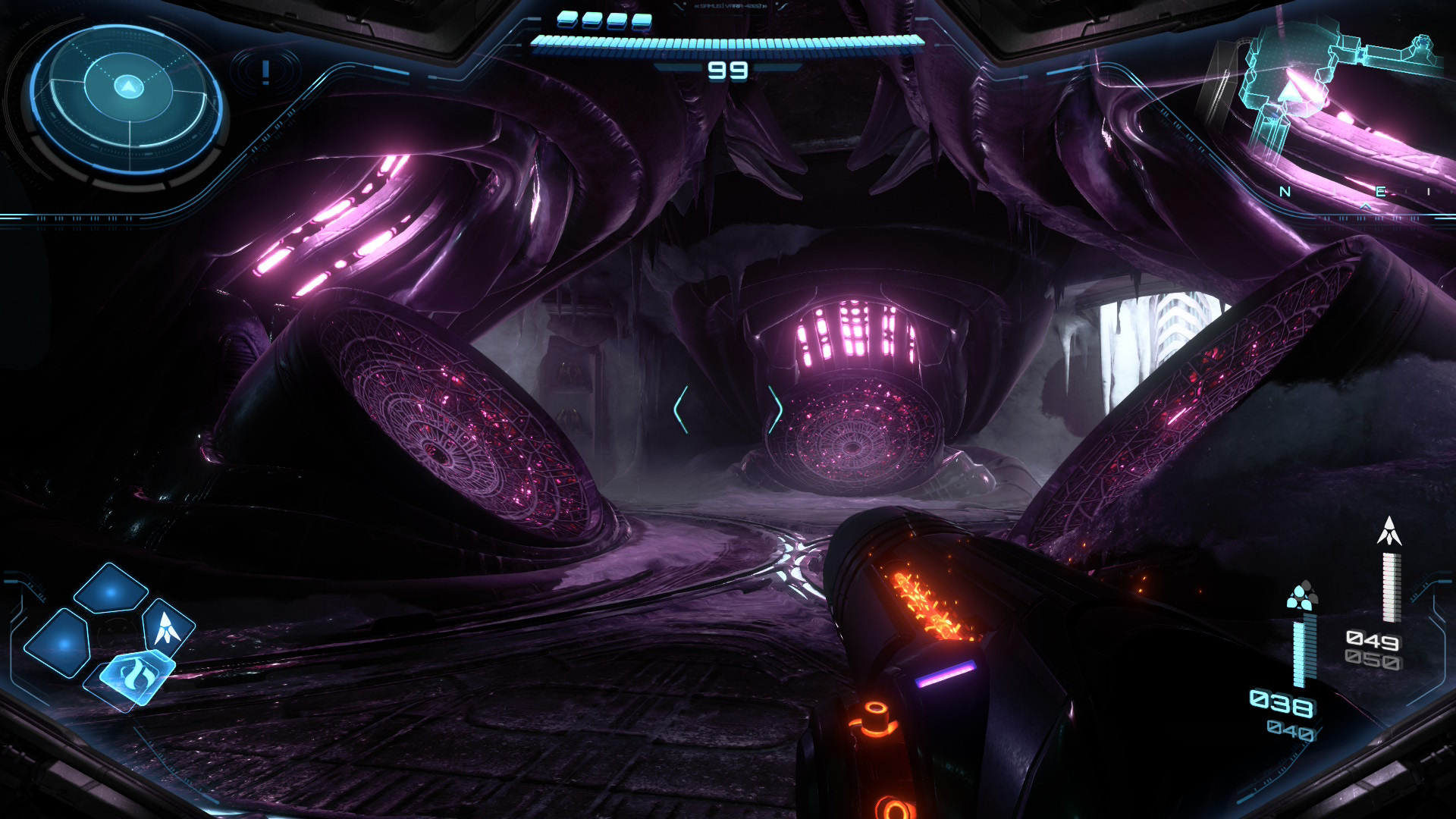
Task: Click the missile icon above the ammo gauge
Action: tap(1389, 531)
